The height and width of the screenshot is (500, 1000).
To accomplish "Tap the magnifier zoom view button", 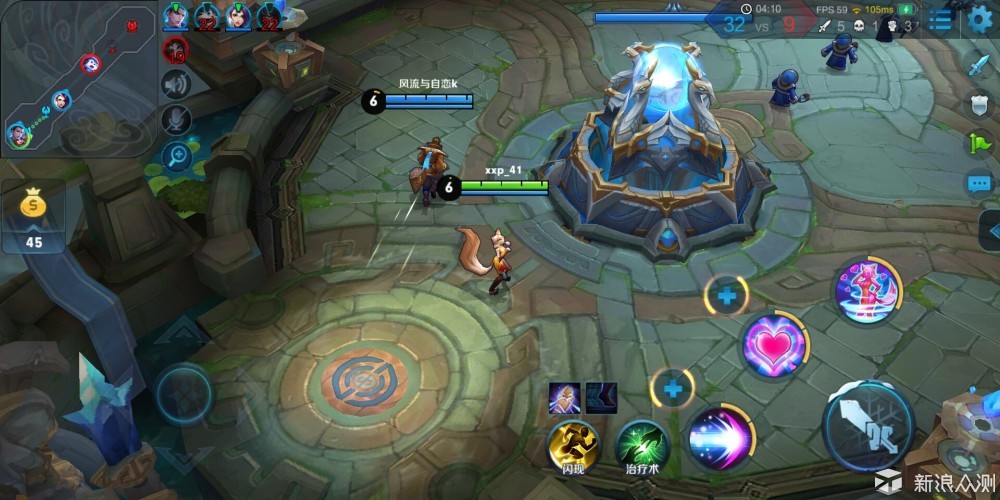I will point(177,155).
